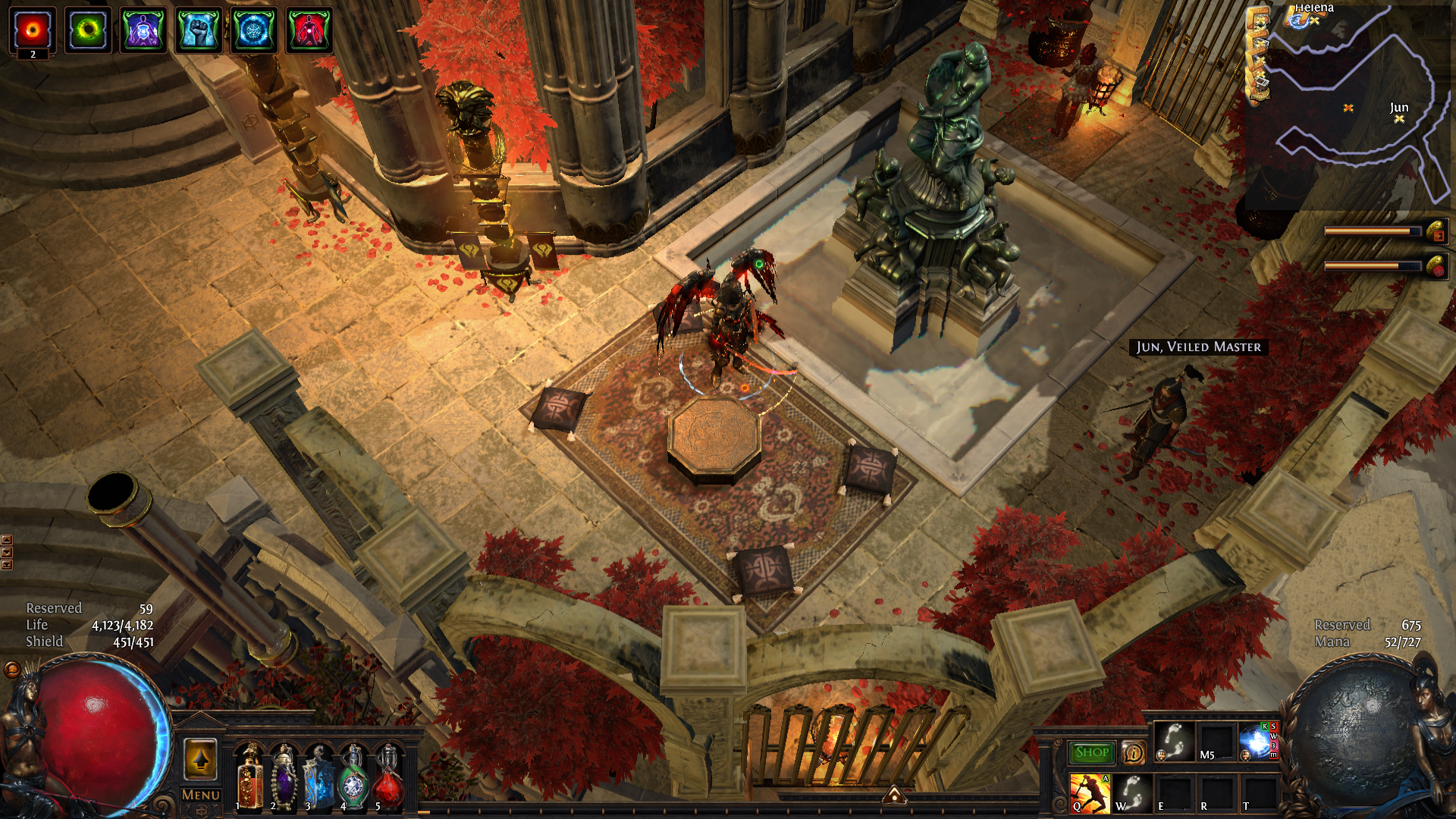Screen dimensions: 1456x819
Task: Click the purple shielded figure aura icon
Action: click(x=143, y=30)
